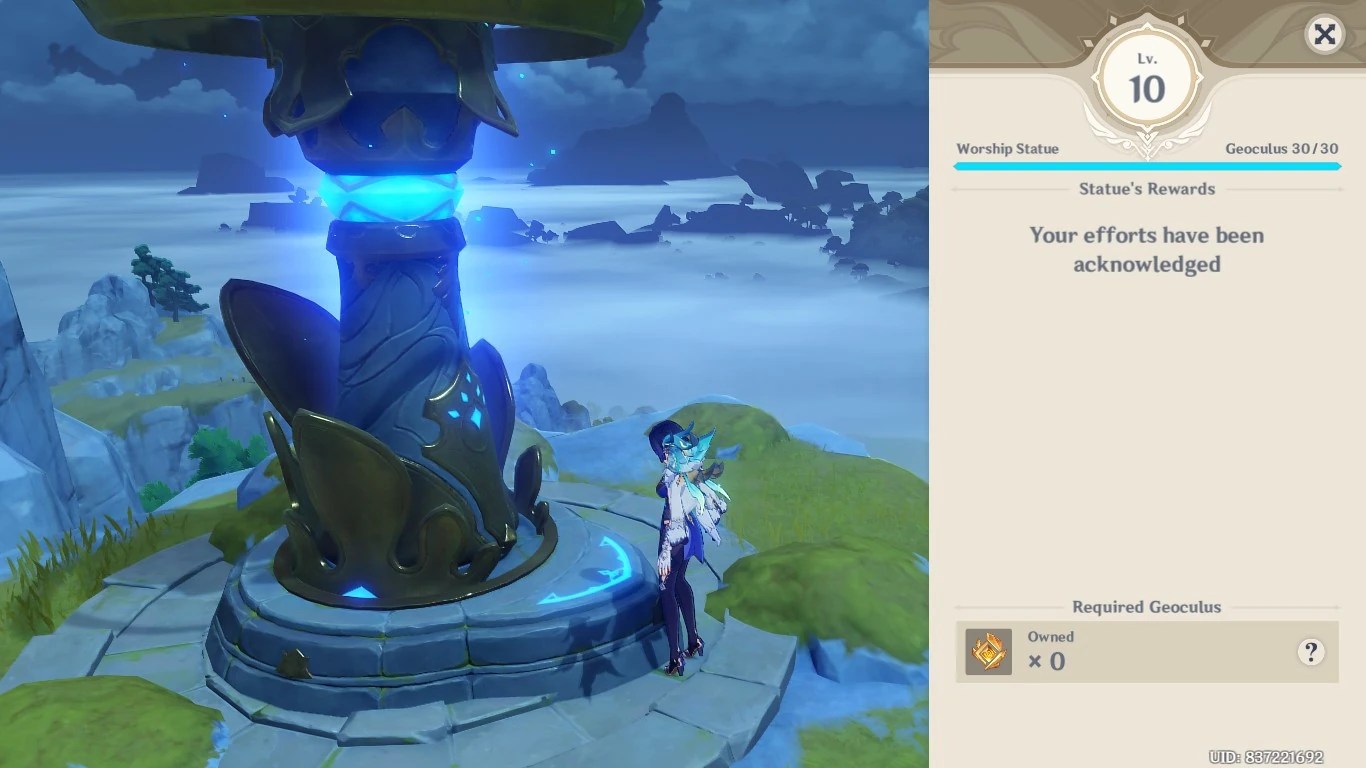This screenshot has width=1366, height=768.
Task: Select the Required Geoculus heading
Action: (1146, 607)
